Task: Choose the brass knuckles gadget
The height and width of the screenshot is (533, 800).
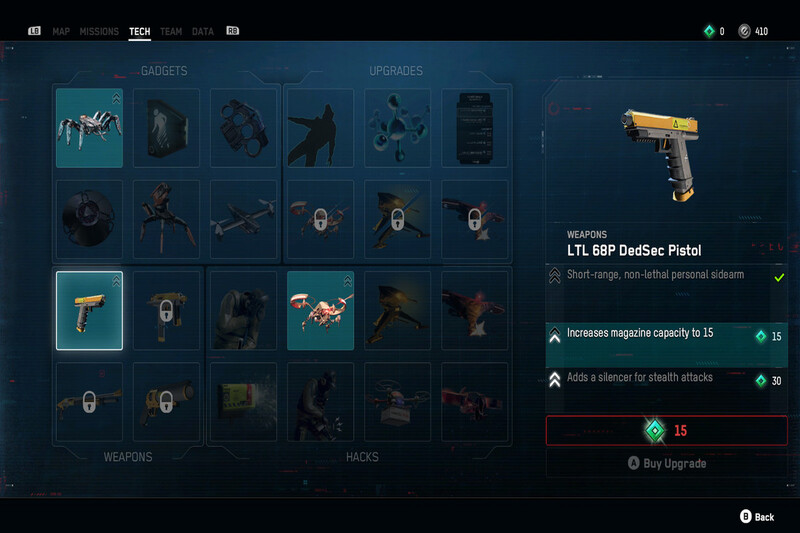Action: coord(243,128)
